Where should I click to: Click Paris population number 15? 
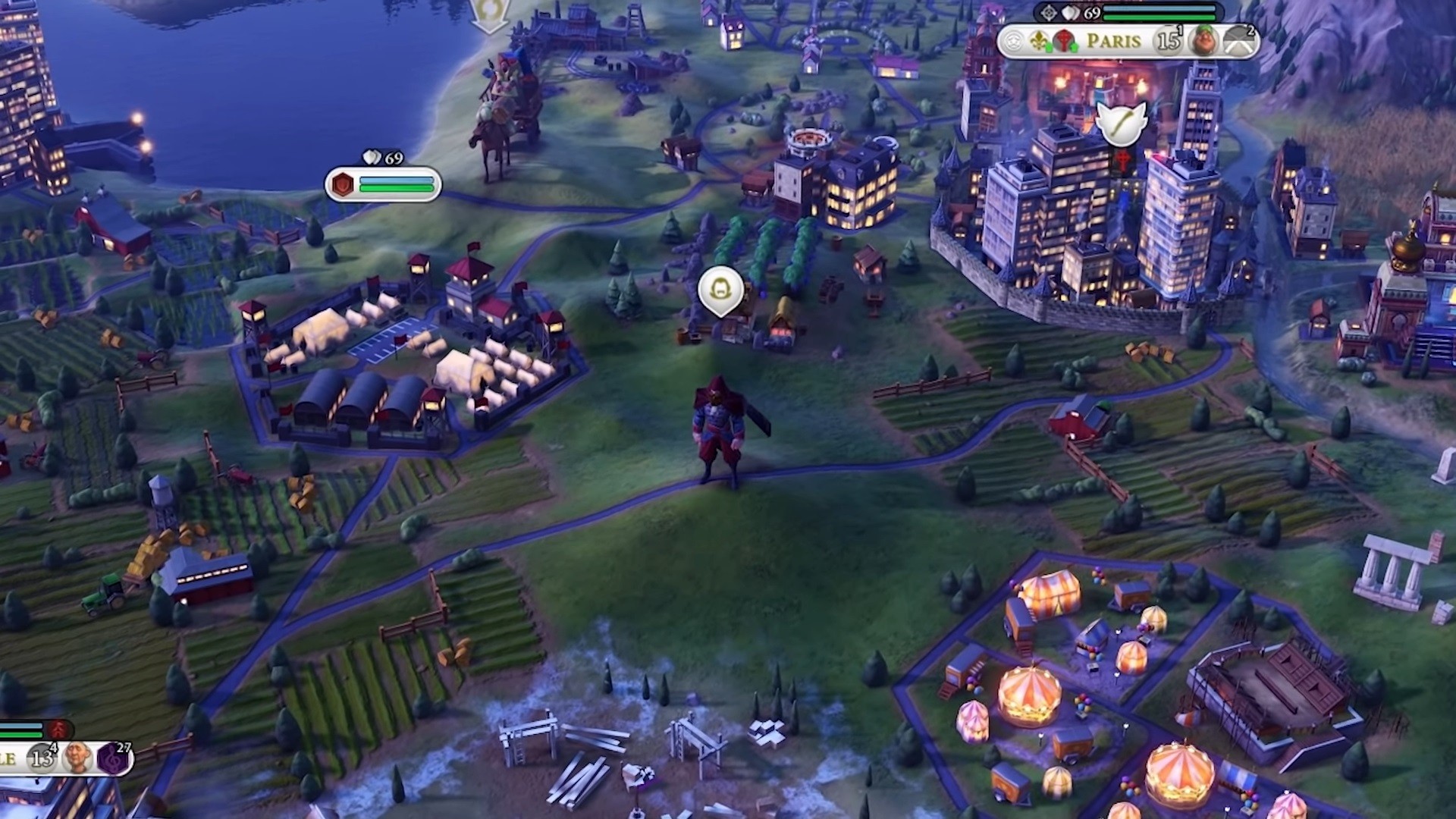(x=1168, y=40)
